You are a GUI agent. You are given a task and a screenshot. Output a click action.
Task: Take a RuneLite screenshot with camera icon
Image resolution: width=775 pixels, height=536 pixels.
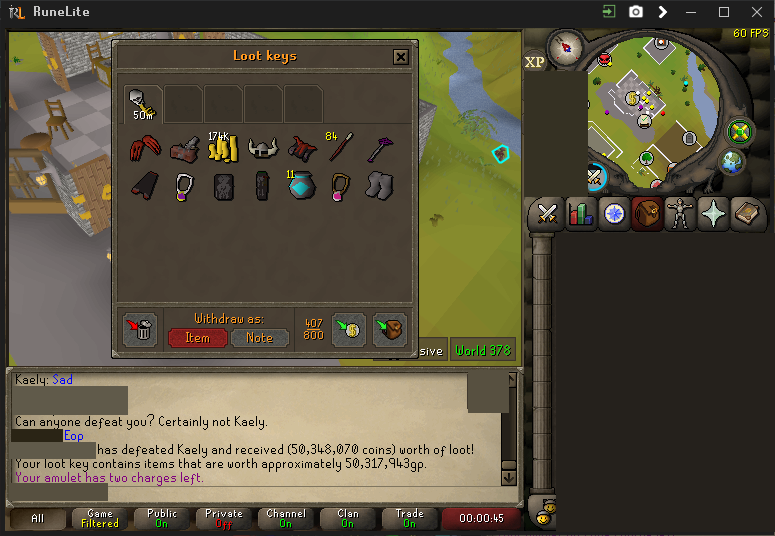click(x=636, y=12)
